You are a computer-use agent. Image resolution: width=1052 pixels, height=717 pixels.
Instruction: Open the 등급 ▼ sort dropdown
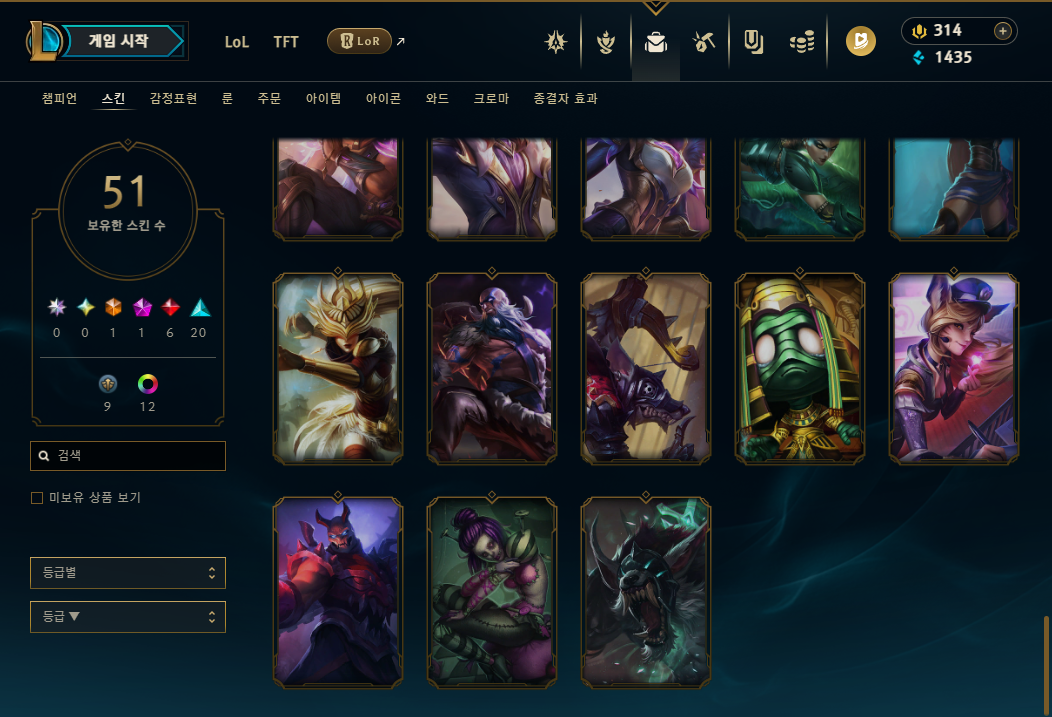pyautogui.click(x=128, y=617)
